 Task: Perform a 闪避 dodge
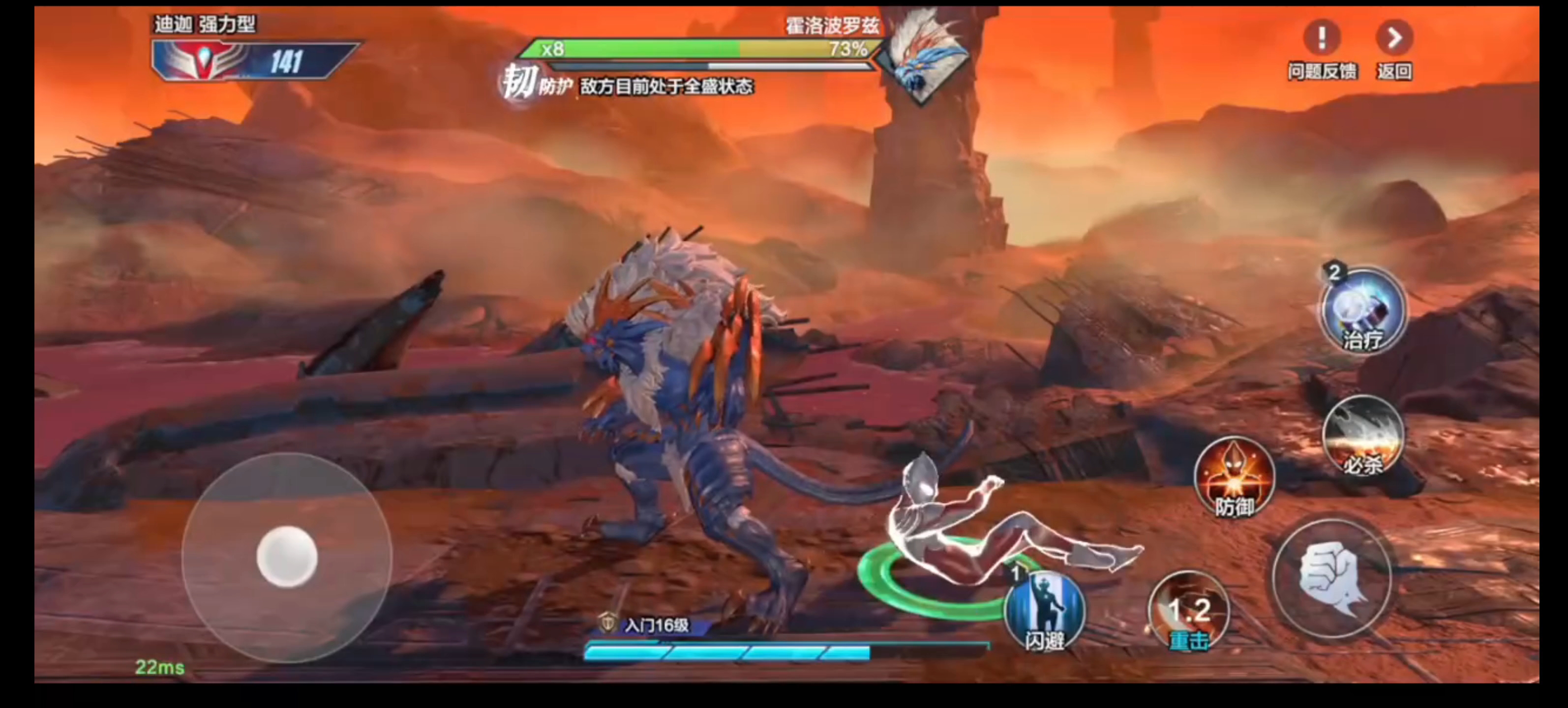1045,611
